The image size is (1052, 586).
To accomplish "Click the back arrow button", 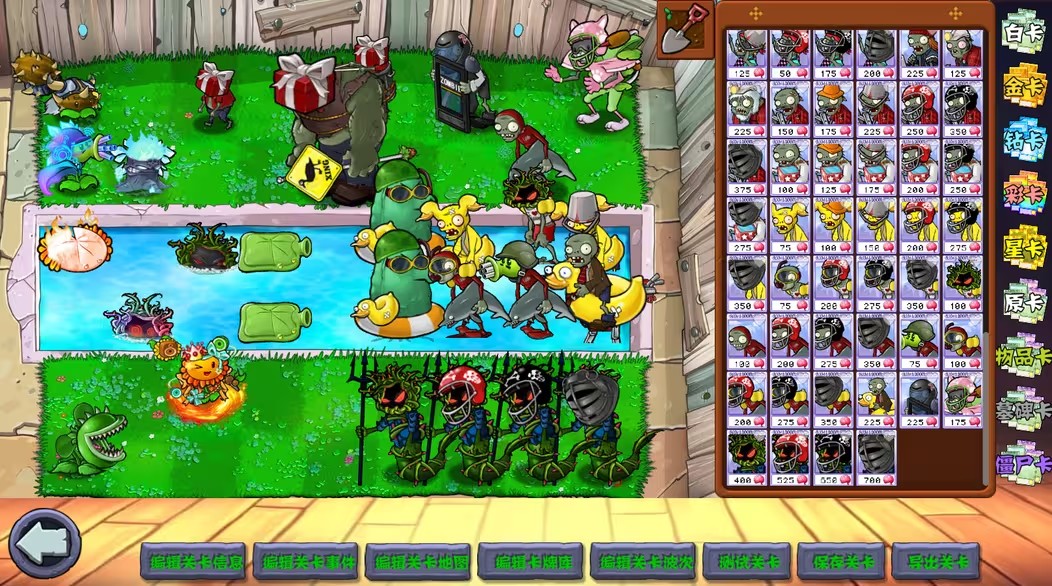I will (45, 544).
